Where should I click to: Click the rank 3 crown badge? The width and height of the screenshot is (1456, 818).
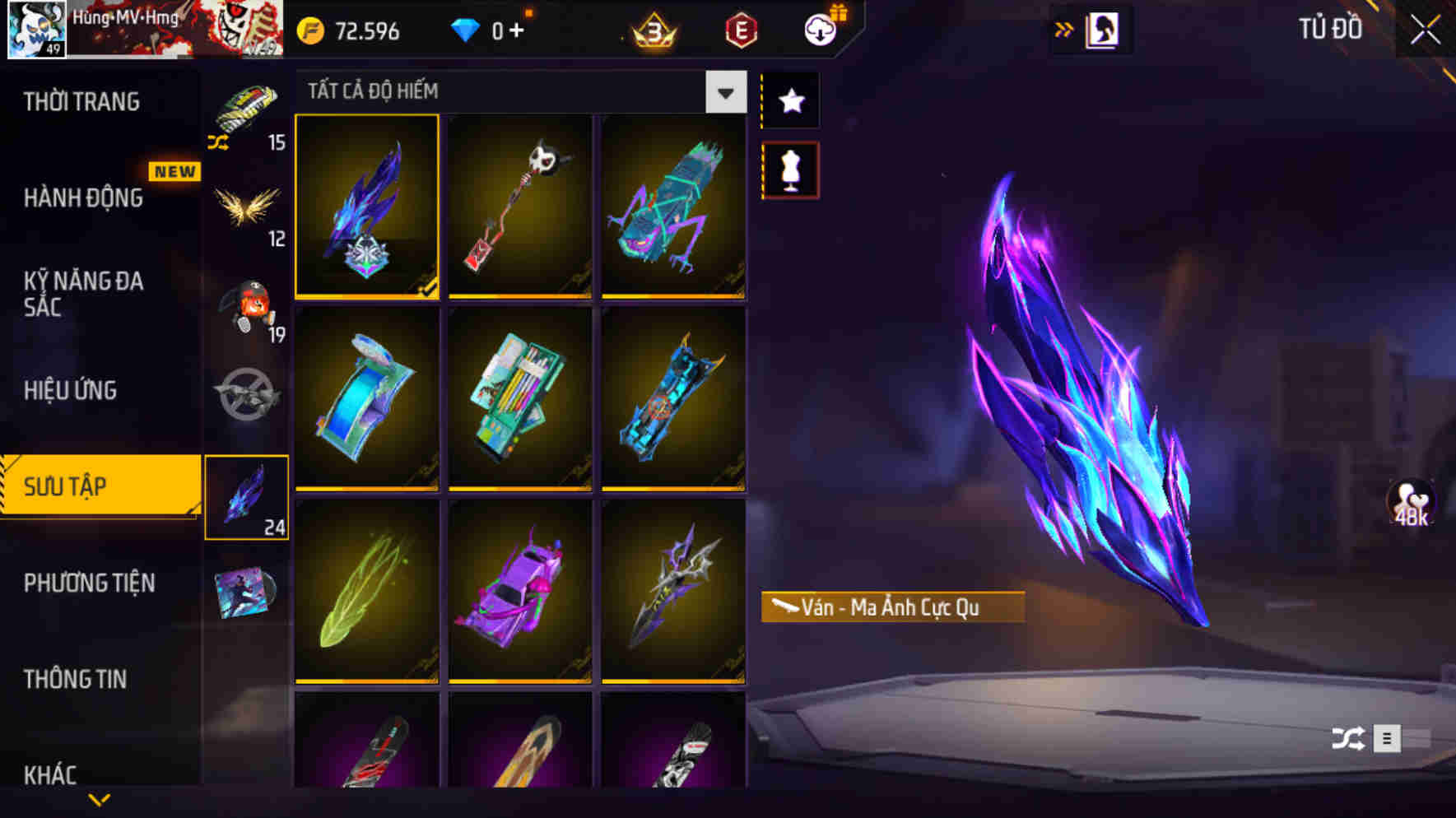click(650, 30)
